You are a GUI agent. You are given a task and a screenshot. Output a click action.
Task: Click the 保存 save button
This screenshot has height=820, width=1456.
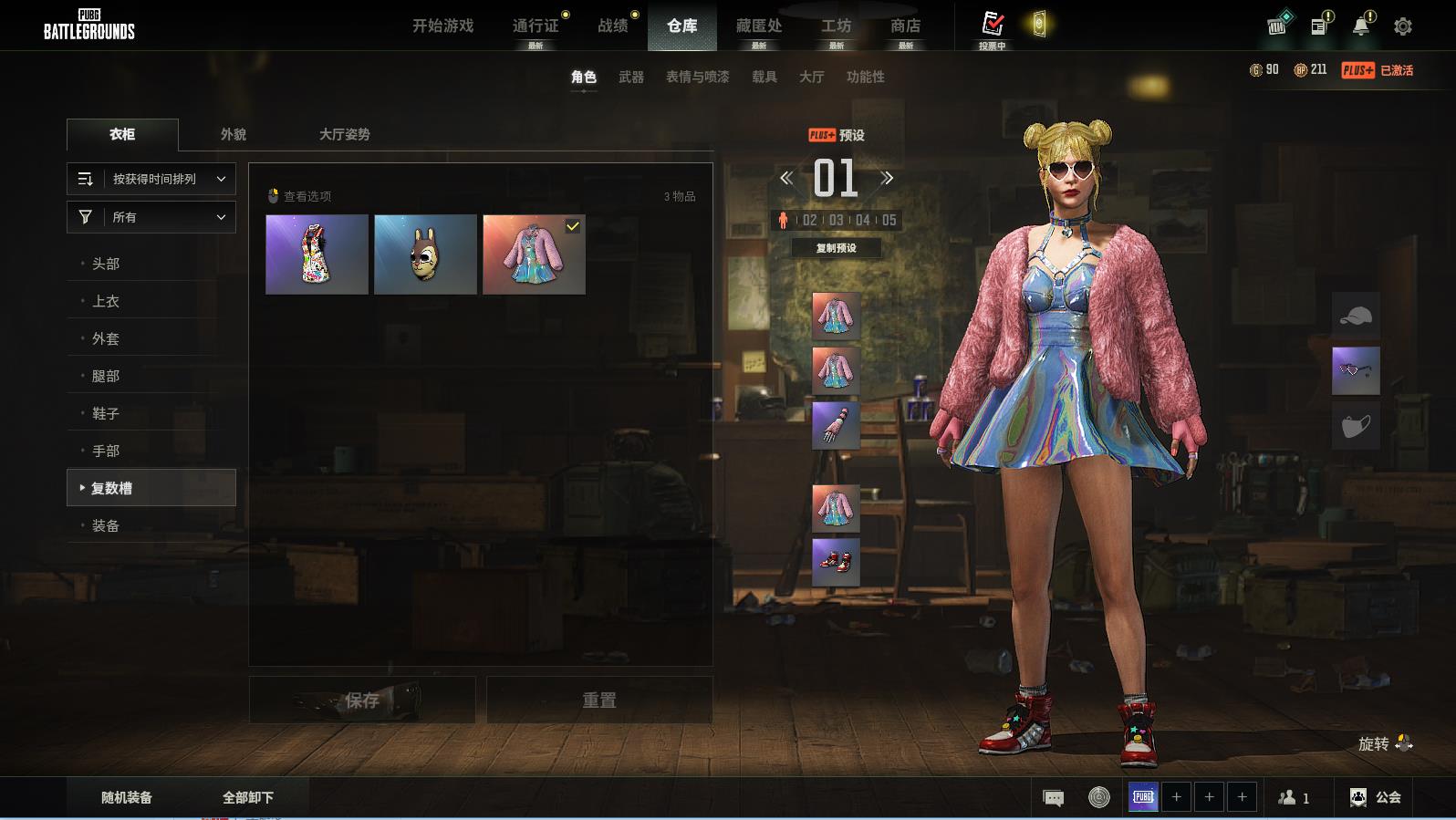[x=362, y=701]
